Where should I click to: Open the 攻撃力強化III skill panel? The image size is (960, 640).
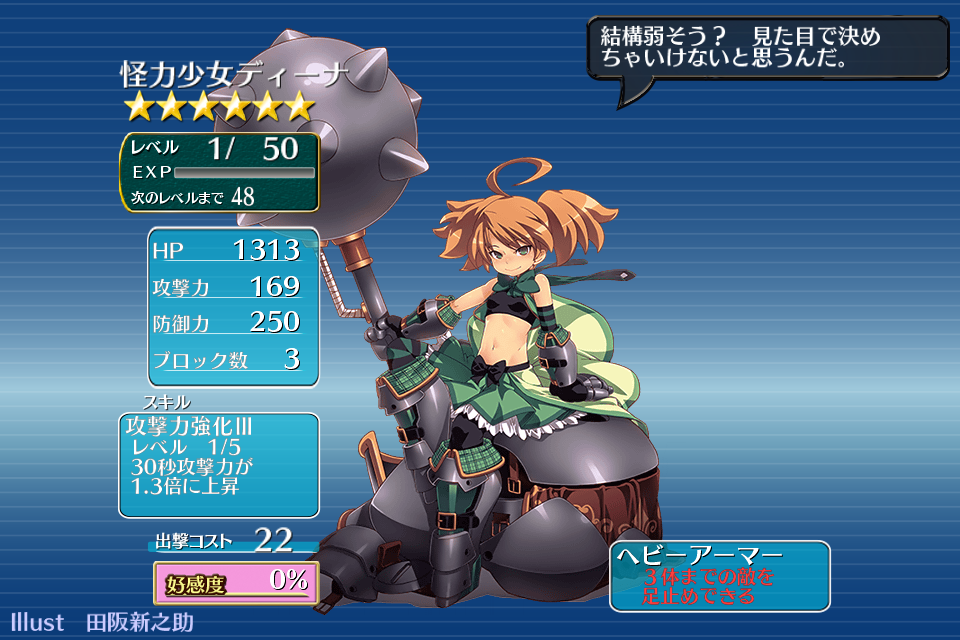point(219,465)
